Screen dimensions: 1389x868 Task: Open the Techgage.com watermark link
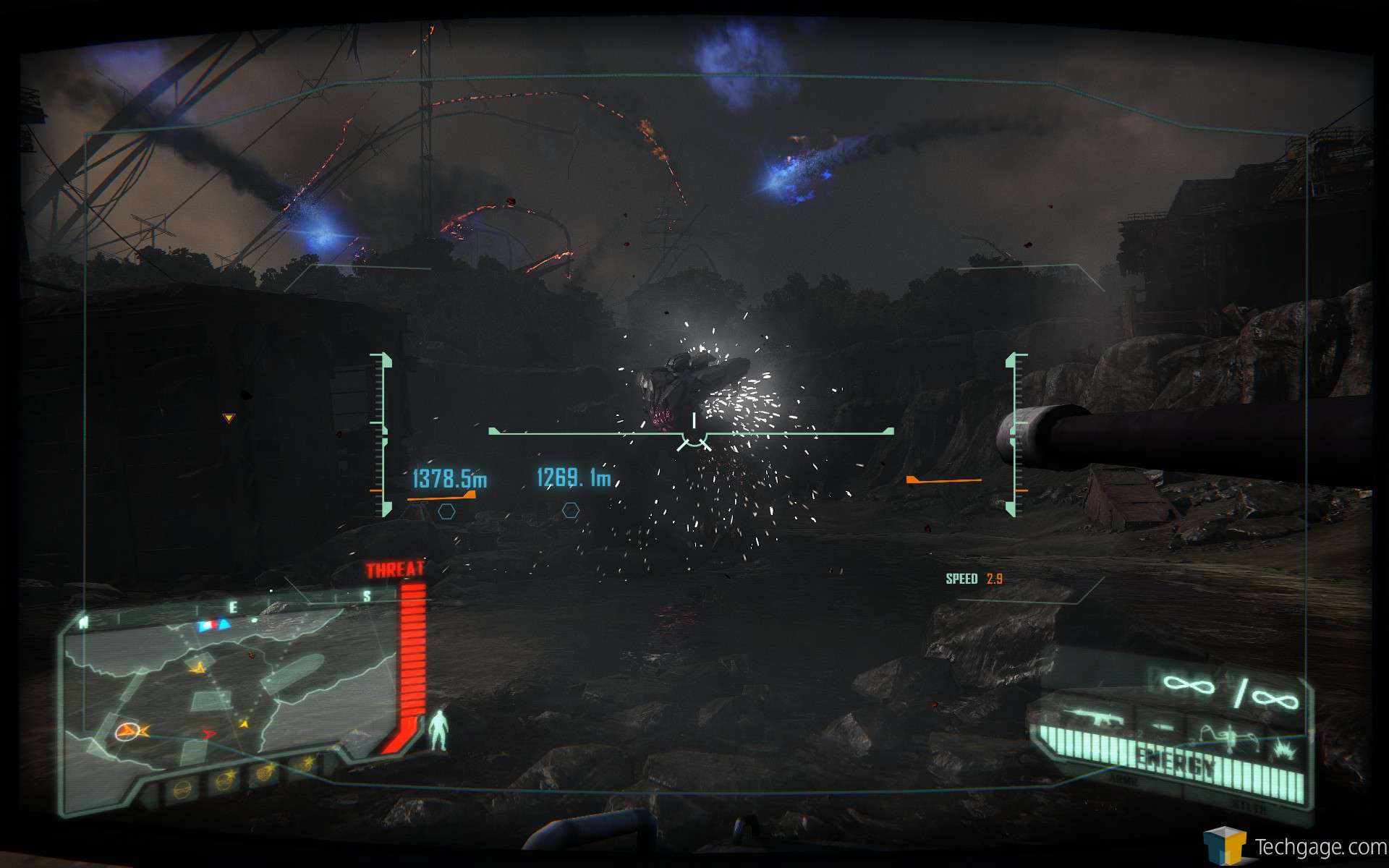(1295, 846)
